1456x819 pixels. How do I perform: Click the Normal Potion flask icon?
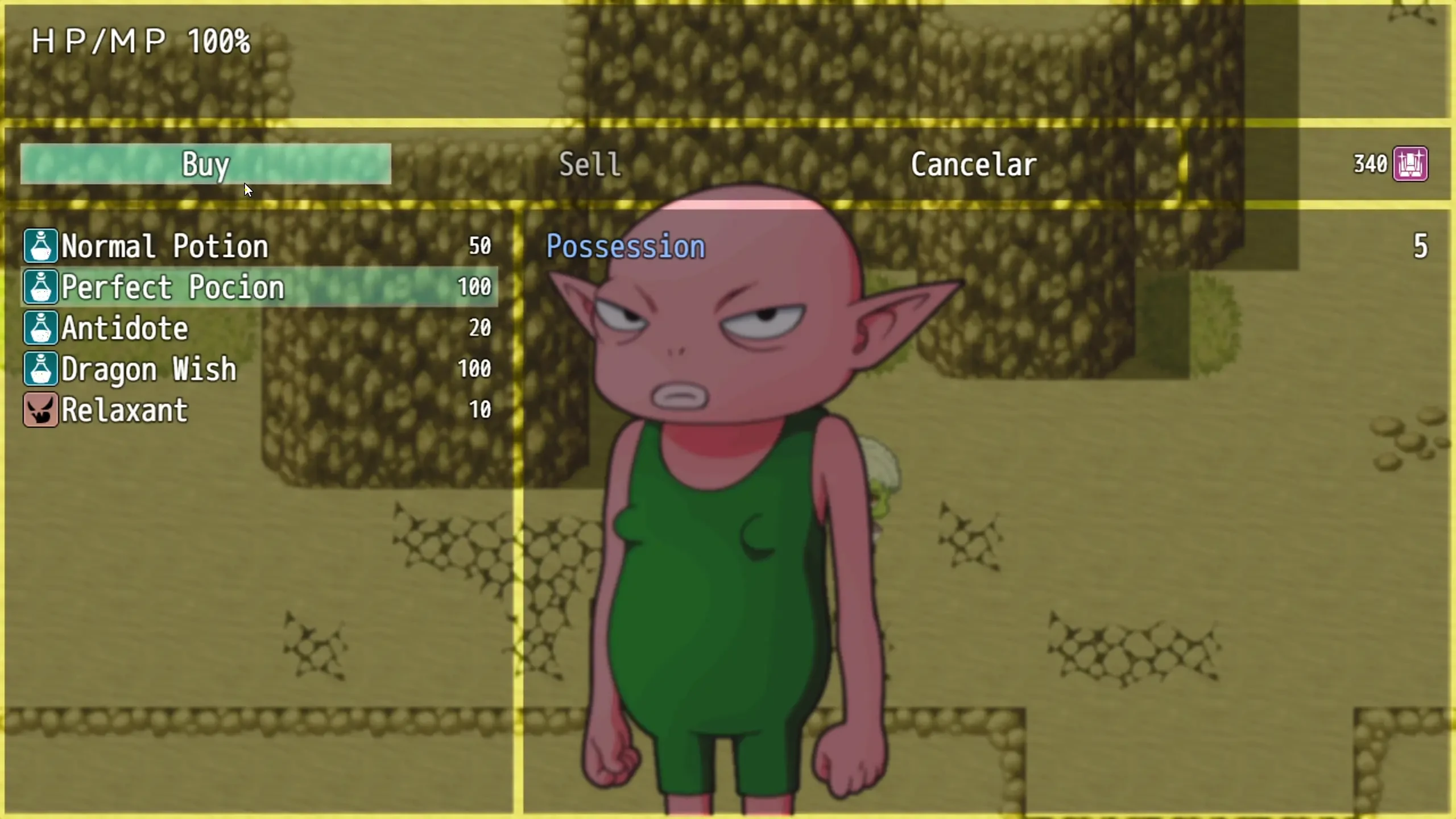[40, 247]
